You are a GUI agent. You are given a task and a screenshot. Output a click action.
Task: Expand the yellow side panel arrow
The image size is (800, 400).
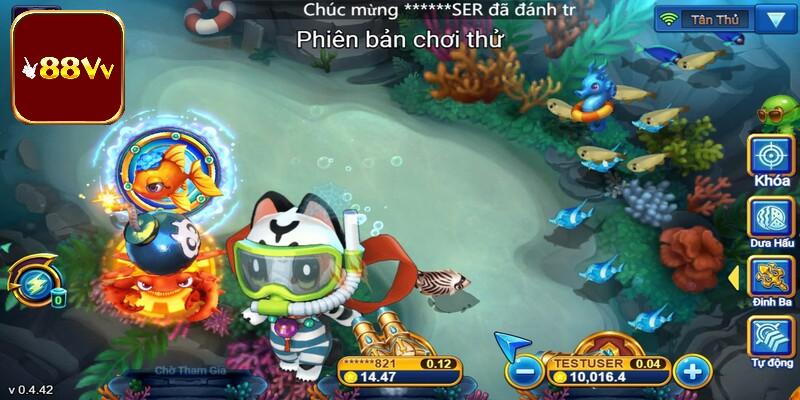[734, 272]
